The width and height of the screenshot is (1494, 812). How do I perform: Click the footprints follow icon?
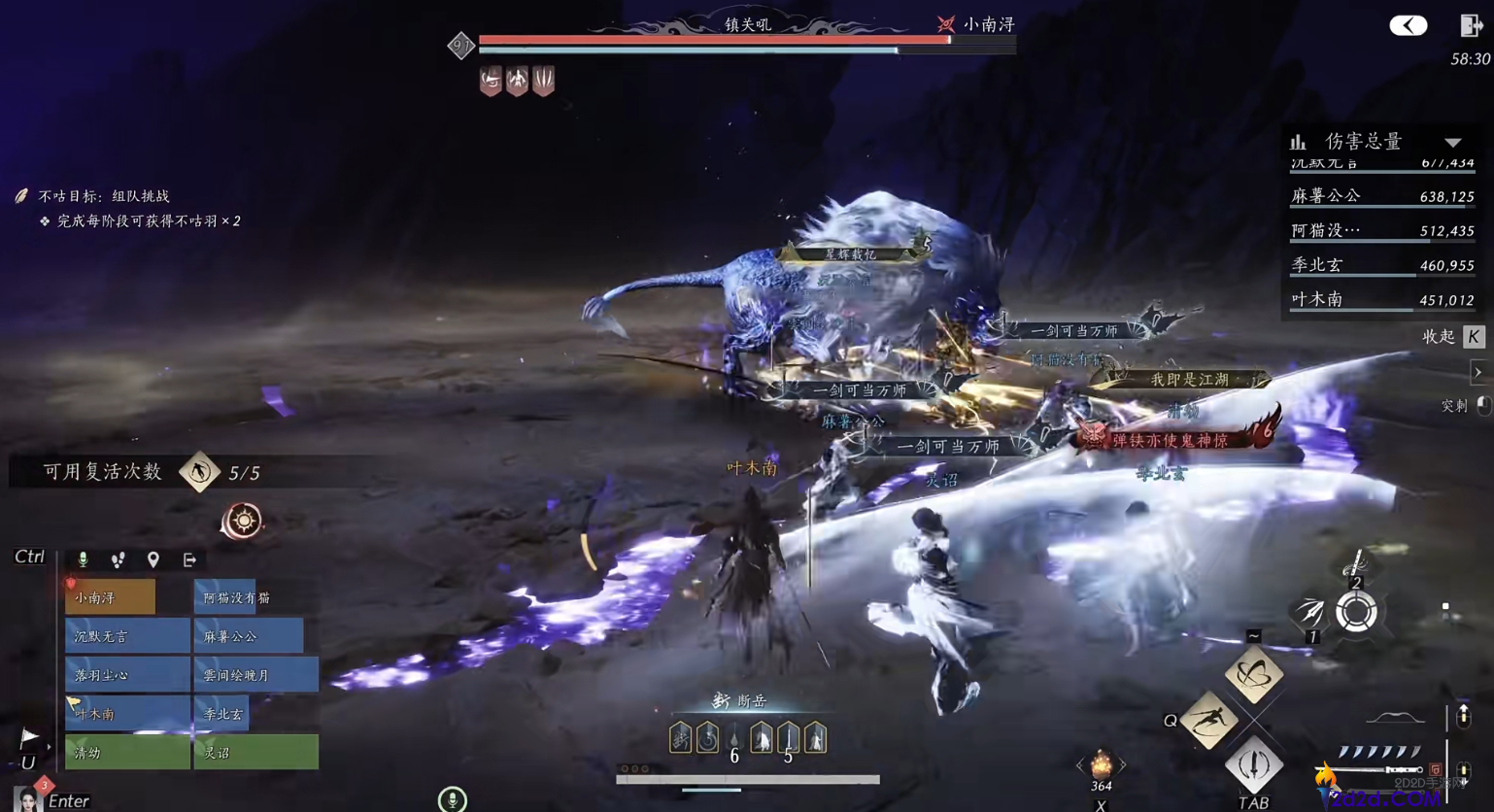coord(118,559)
